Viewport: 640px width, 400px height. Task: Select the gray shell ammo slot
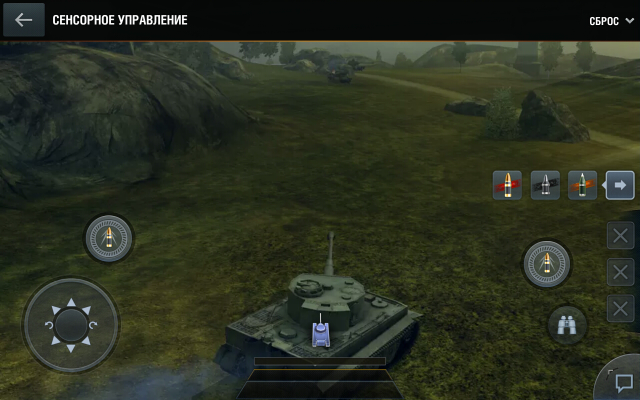point(545,185)
